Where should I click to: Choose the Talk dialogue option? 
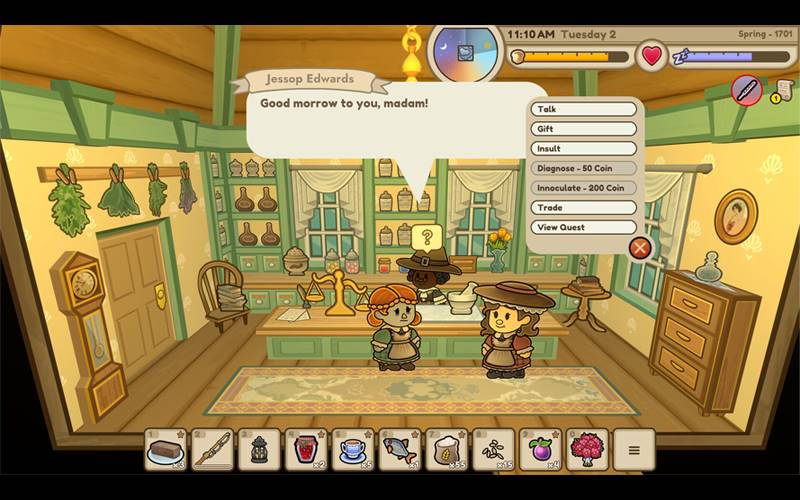584,109
